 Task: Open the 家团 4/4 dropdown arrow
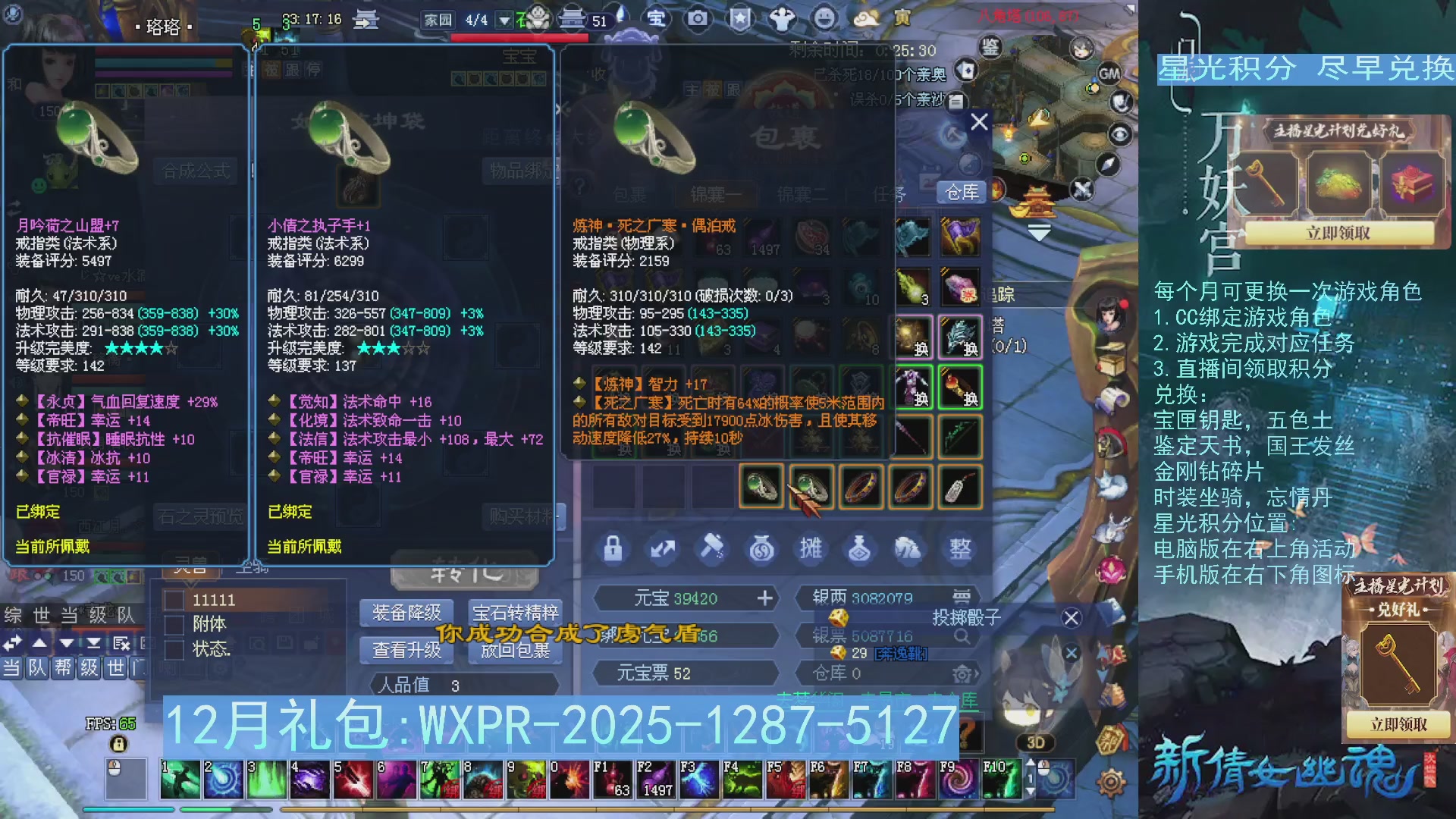tap(503, 21)
